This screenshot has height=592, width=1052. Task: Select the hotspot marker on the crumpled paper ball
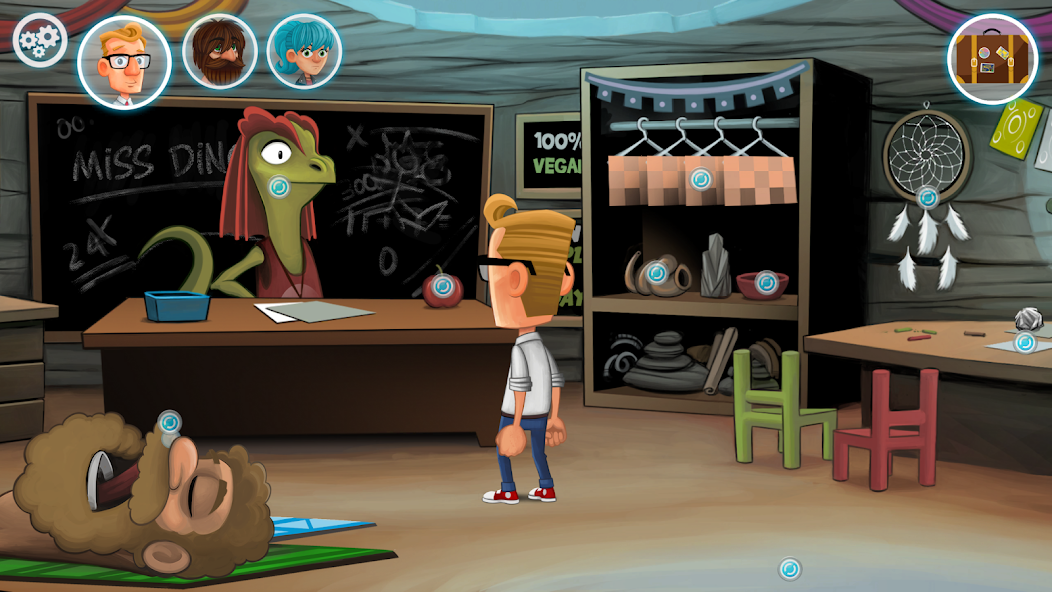pyautogui.click(x=1025, y=343)
